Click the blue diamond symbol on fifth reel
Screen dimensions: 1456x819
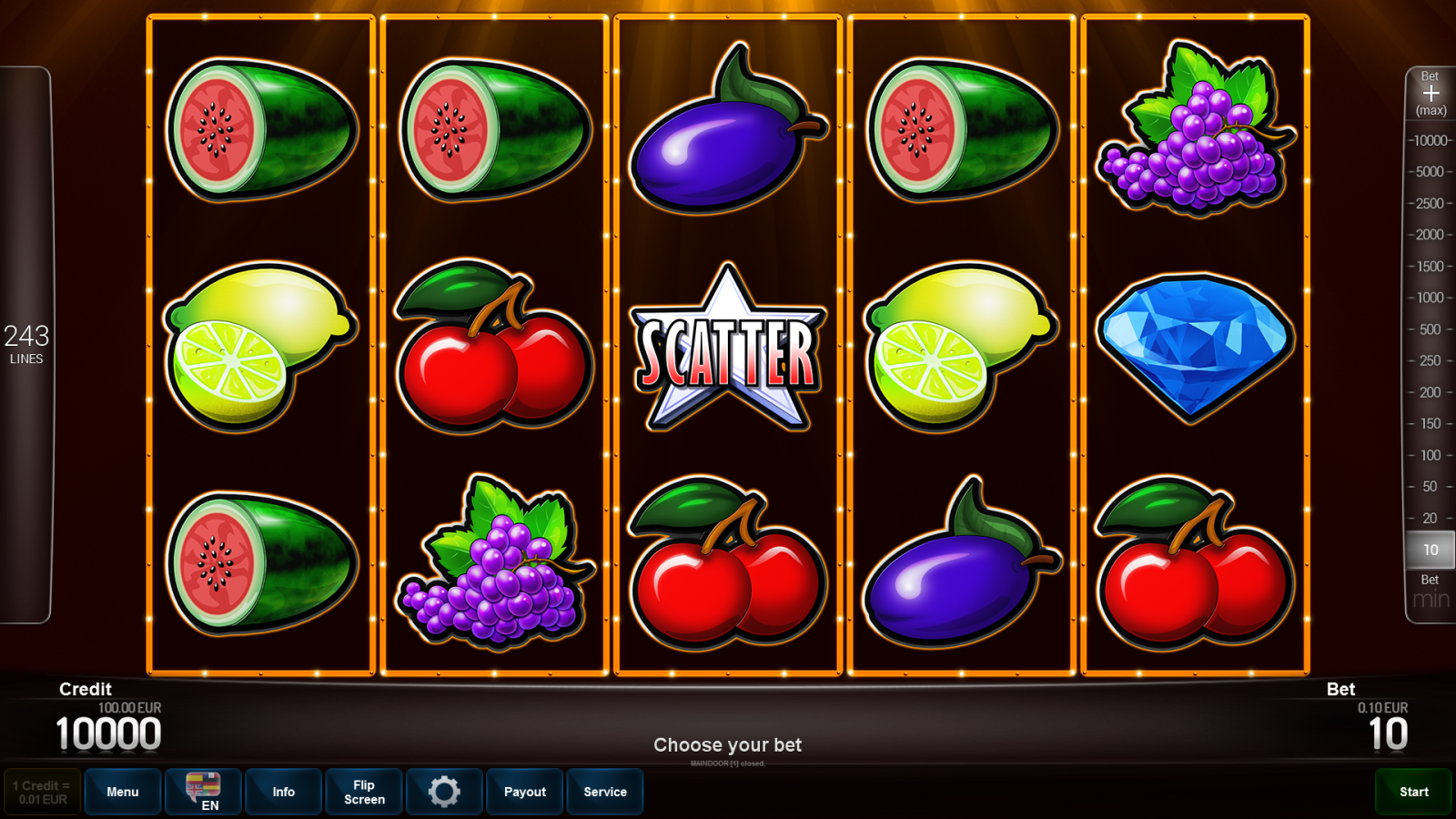pyautogui.click(x=1194, y=350)
